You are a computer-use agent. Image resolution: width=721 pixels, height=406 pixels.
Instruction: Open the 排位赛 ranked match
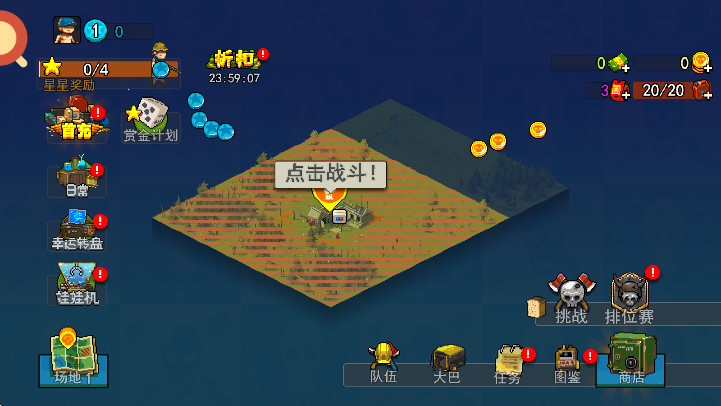[x=630, y=299]
